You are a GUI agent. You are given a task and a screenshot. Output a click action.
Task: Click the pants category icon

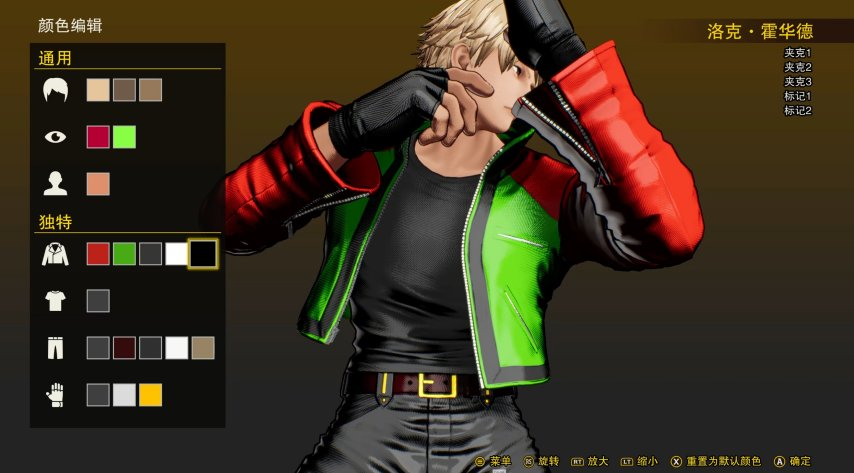click(x=55, y=348)
